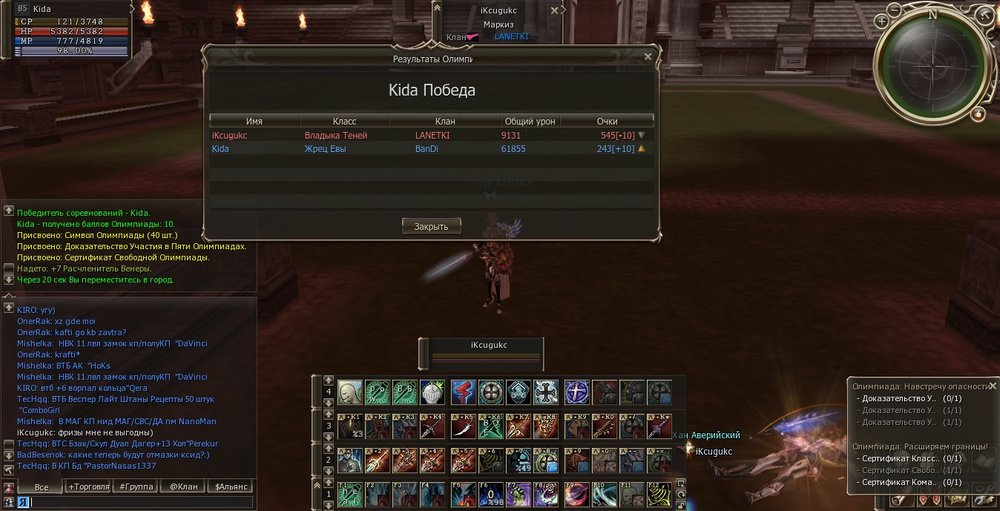Image resolution: width=1000 pixels, height=511 pixels.
Task: Use the F12 golden swirl skill
Action: click(659, 494)
